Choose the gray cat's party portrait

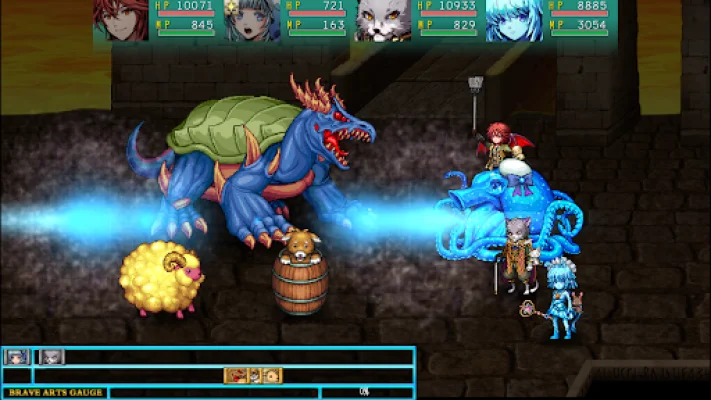pyautogui.click(x=383, y=20)
